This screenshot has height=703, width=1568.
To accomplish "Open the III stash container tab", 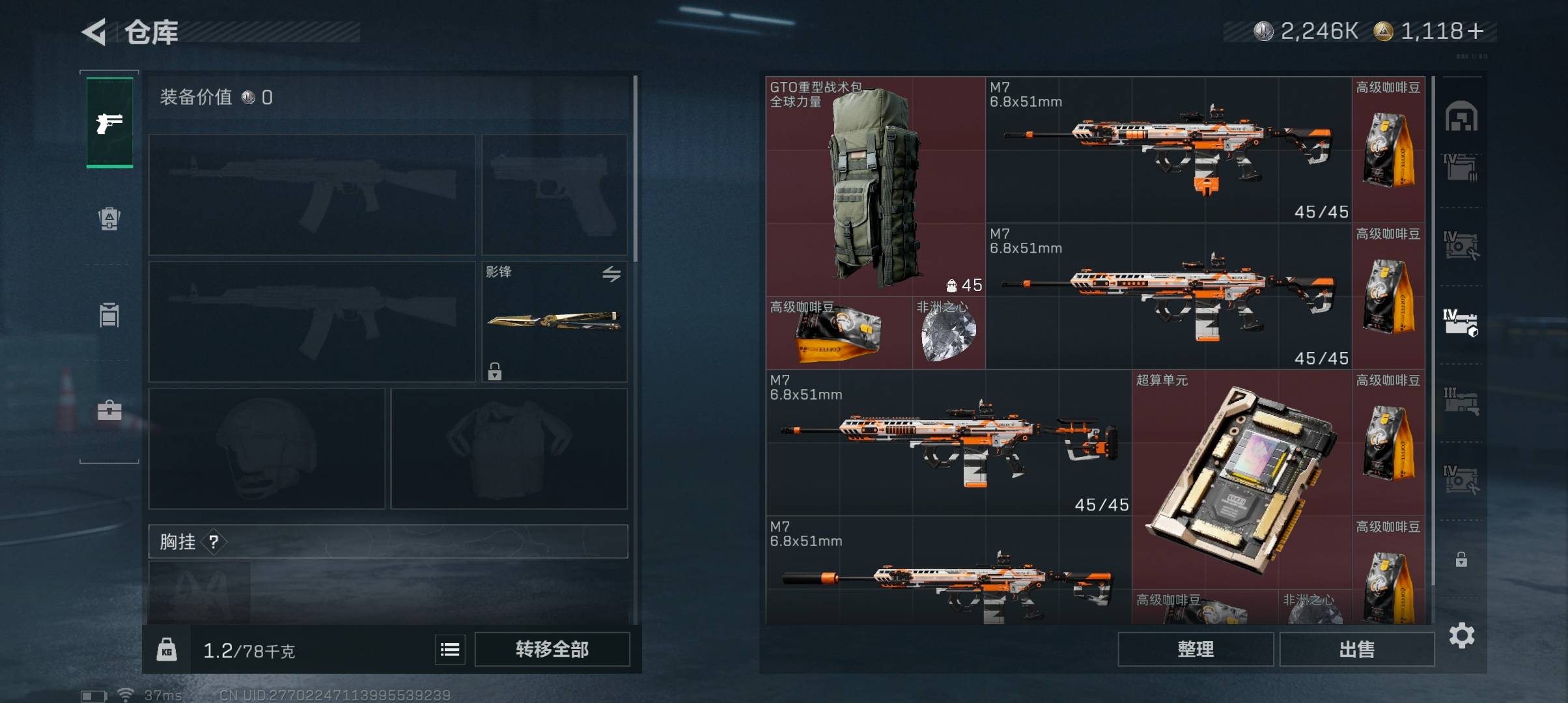I will [x=1461, y=400].
